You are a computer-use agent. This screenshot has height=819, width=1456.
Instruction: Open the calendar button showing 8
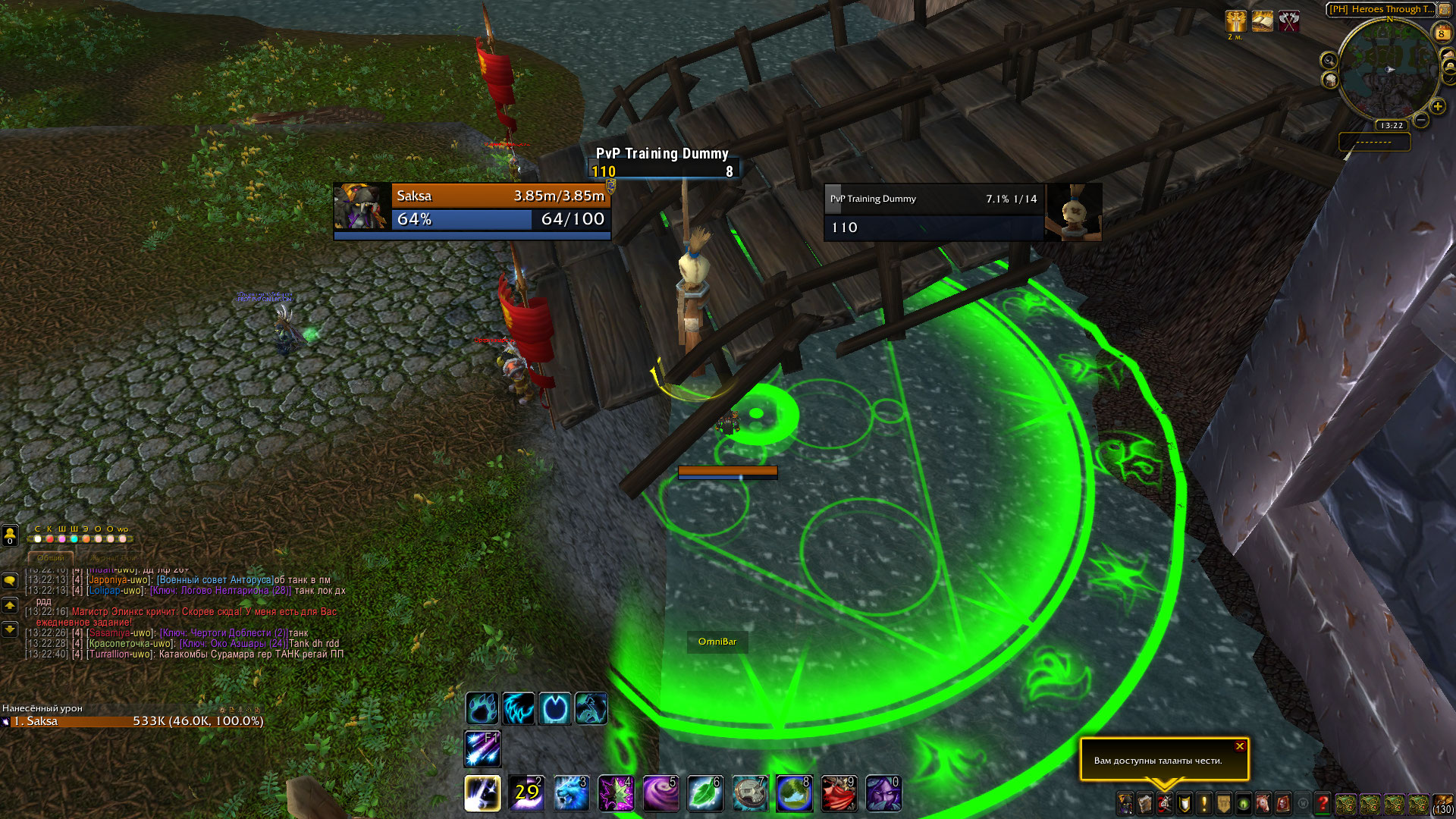pos(1442,33)
